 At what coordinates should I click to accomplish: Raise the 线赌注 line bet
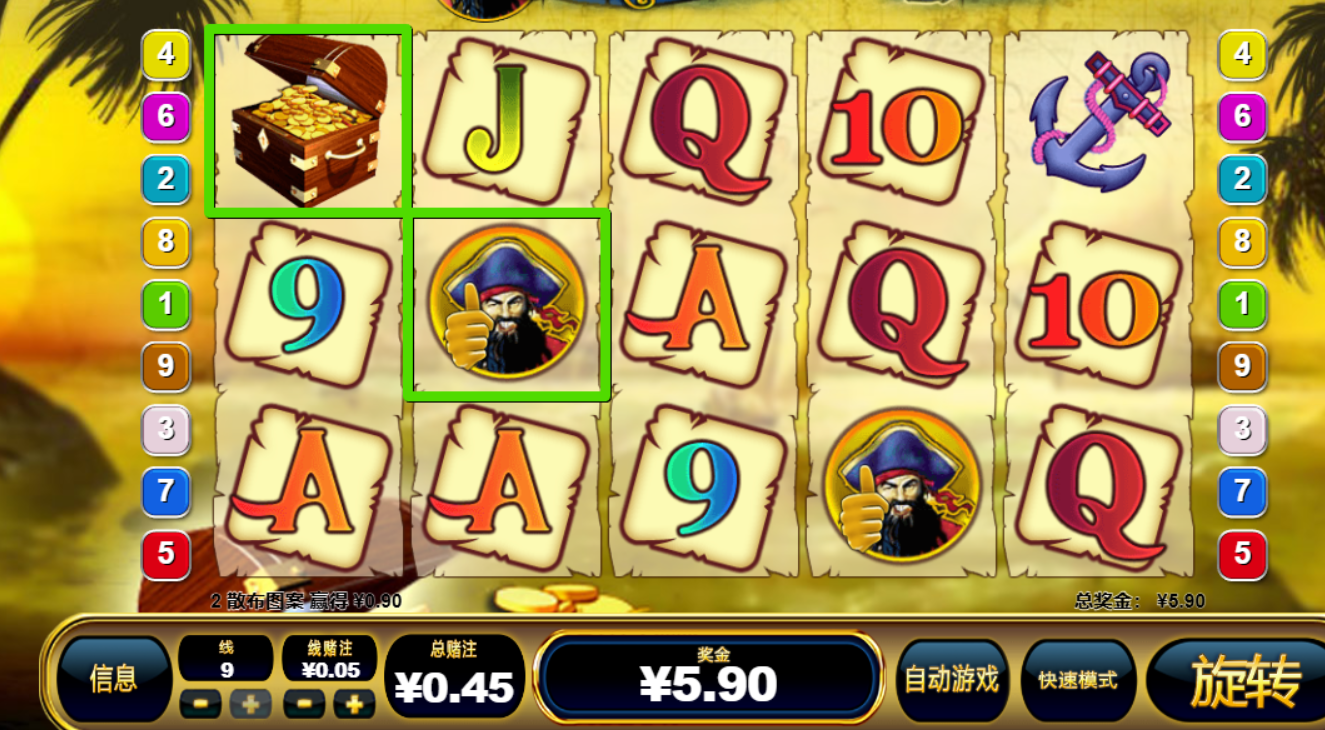tap(354, 704)
